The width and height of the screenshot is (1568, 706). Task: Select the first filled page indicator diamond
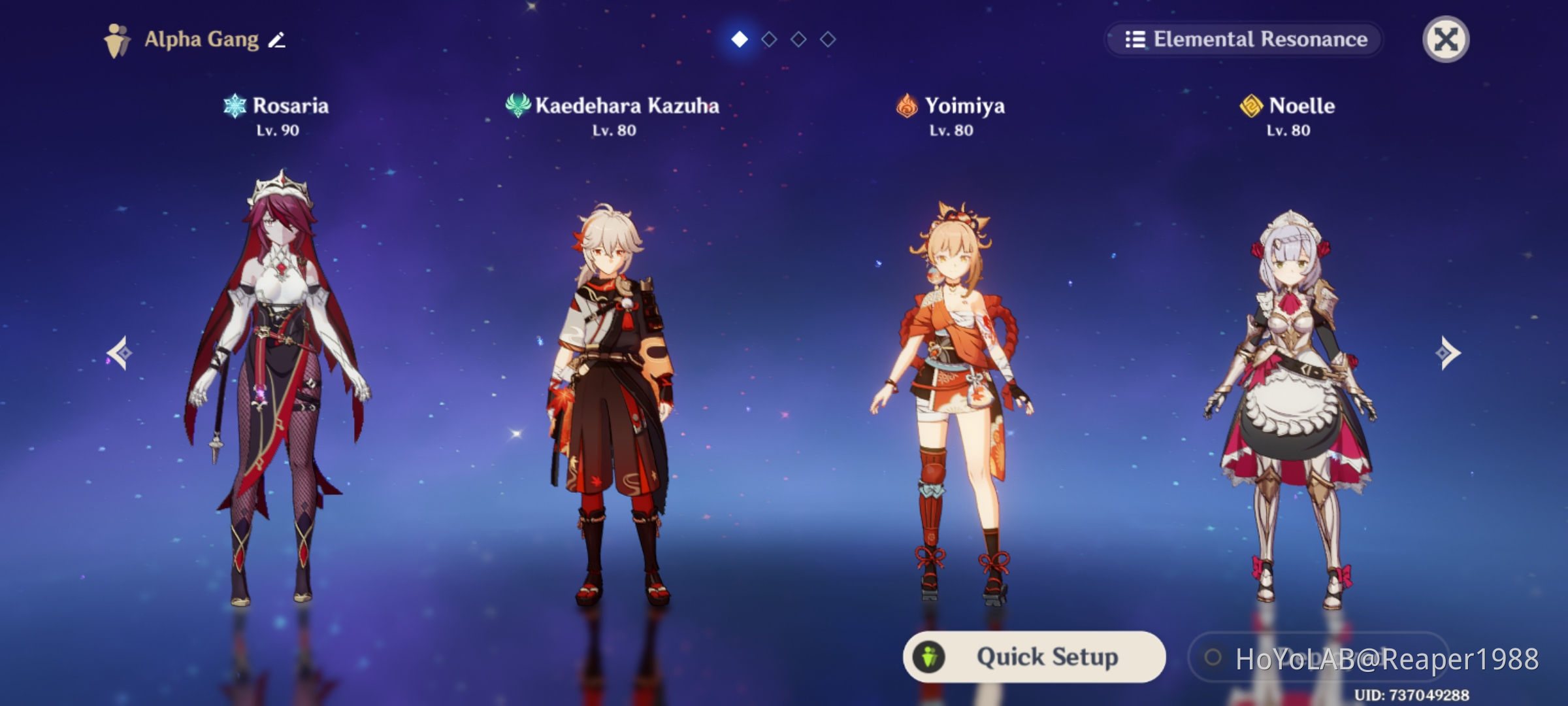coord(739,39)
